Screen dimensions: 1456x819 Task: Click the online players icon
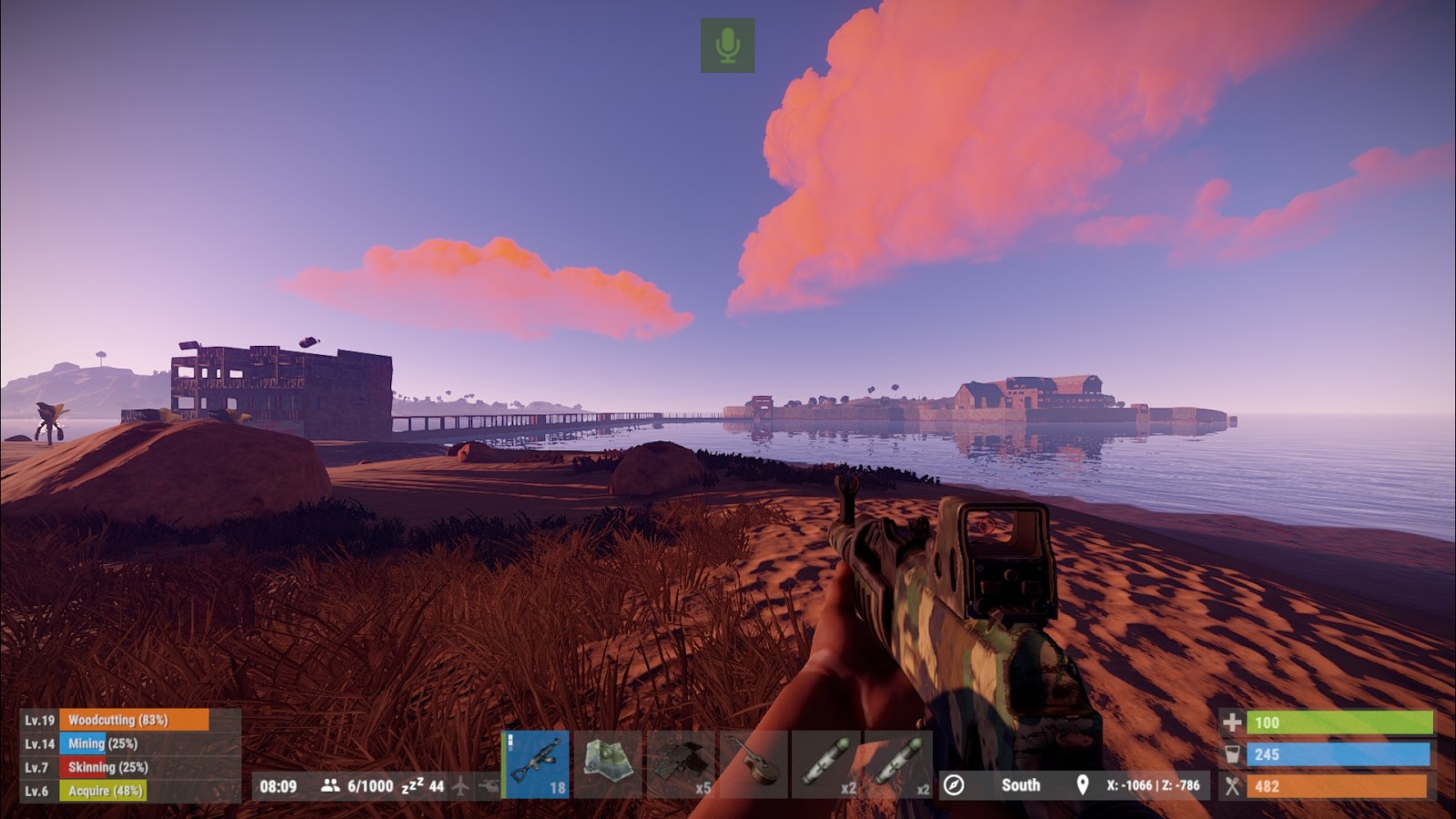coord(330,785)
